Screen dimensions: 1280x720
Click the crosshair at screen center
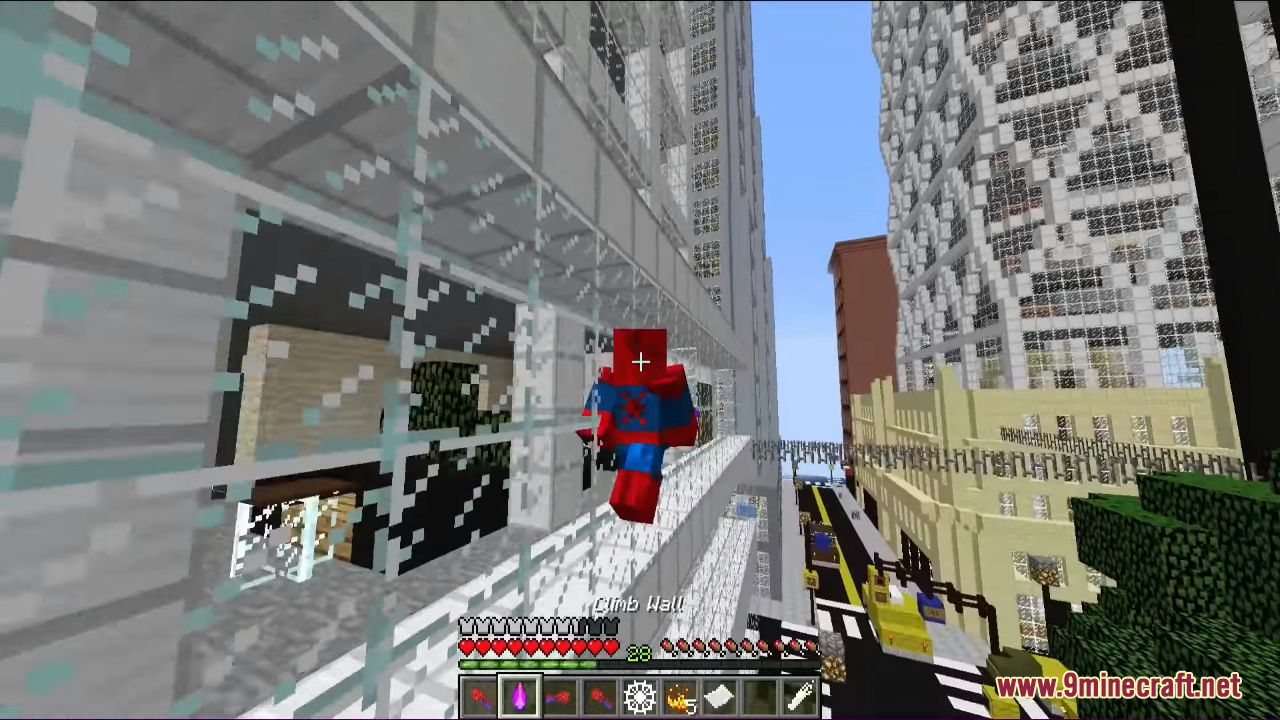coord(640,361)
